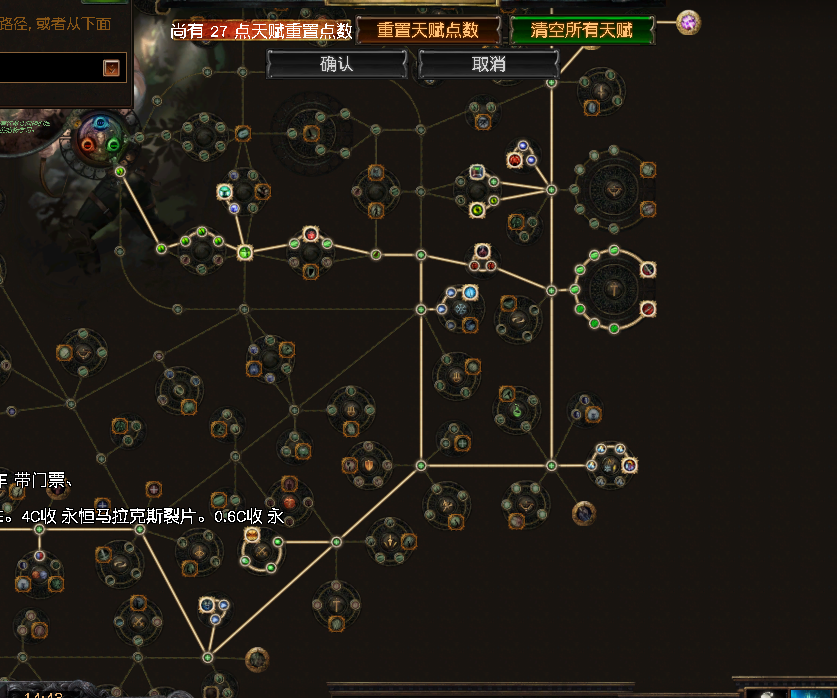The height and width of the screenshot is (698, 837).
Task: Click the orange icon in the search field
Action: click(x=112, y=68)
